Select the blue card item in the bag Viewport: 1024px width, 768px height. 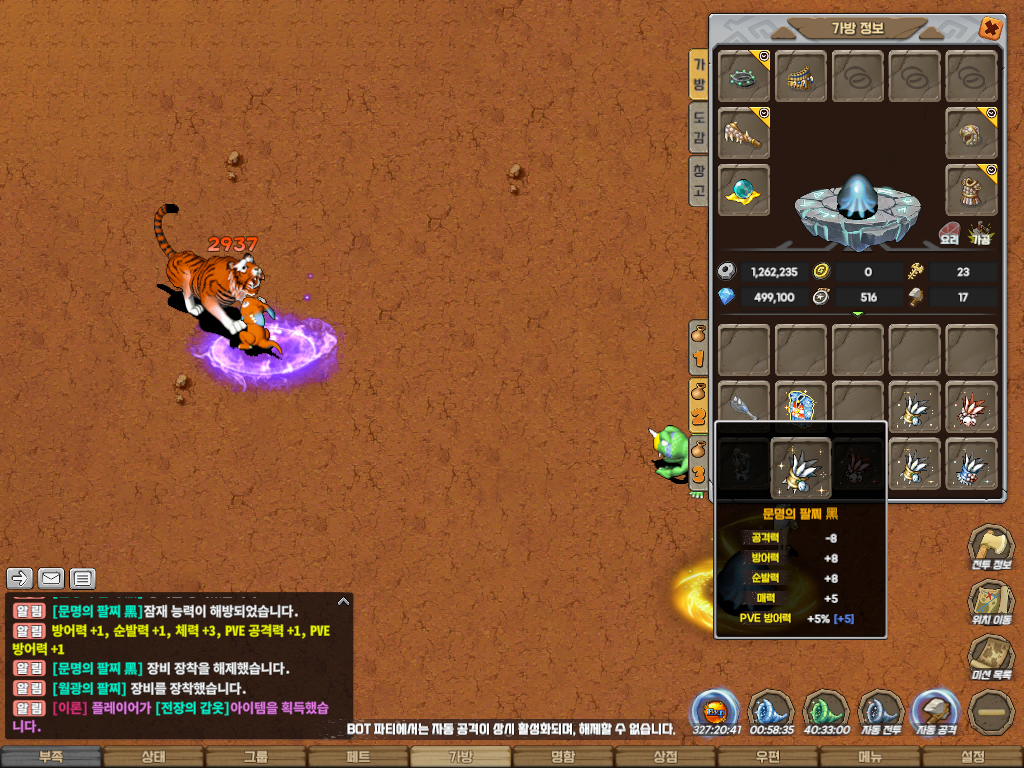click(801, 407)
